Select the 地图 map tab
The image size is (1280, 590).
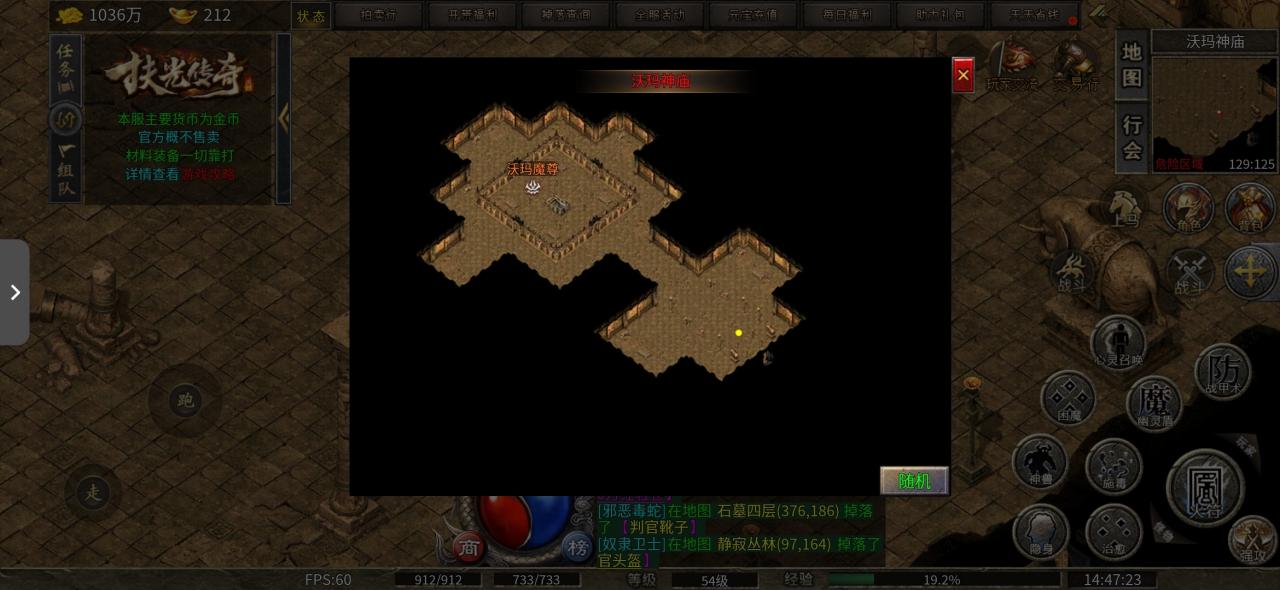click(x=1132, y=65)
